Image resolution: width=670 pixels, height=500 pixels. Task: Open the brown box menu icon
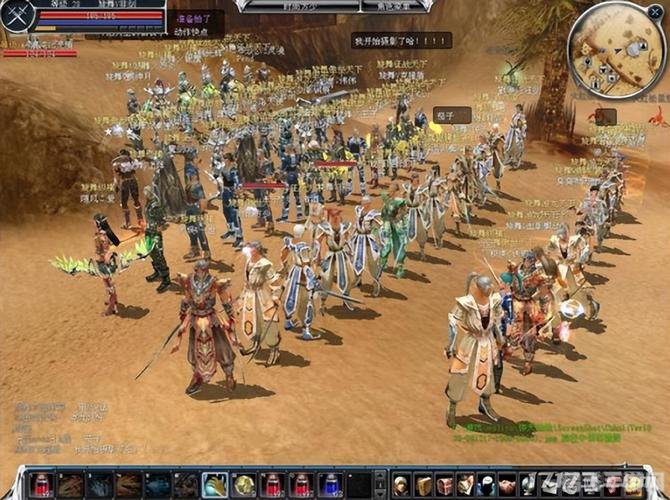tap(424, 485)
